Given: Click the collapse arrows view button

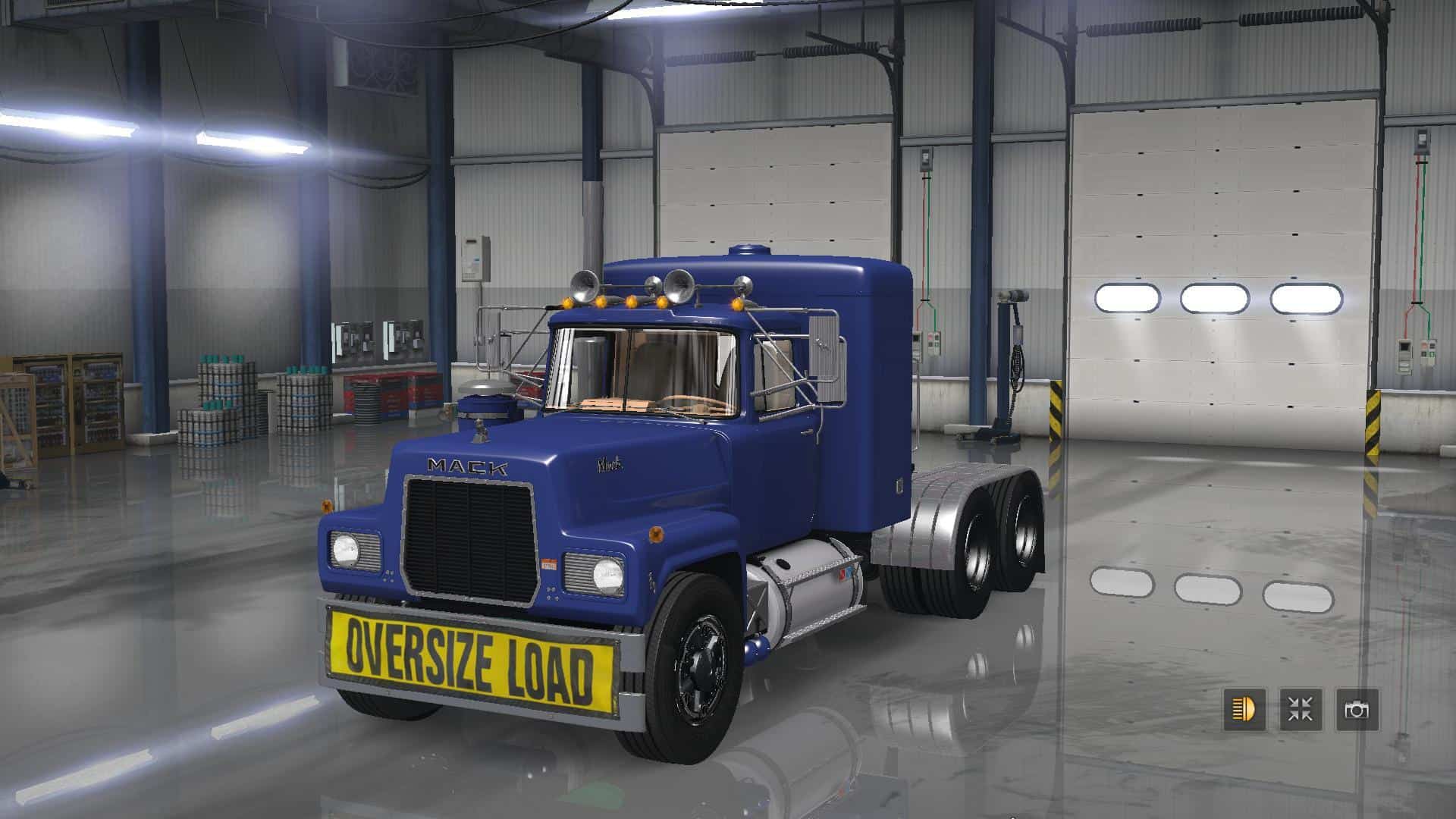Looking at the screenshot, I should pos(1301,710).
